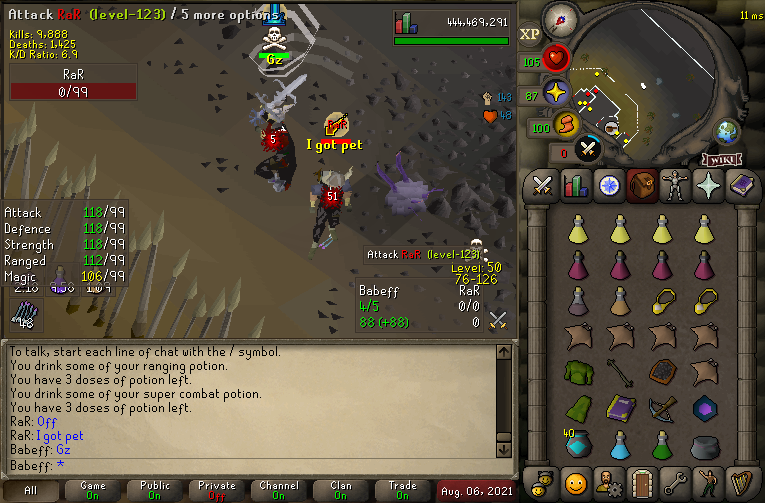Image resolution: width=765 pixels, height=503 pixels.
Task: Switch to the Skills tab
Action: pos(576,185)
